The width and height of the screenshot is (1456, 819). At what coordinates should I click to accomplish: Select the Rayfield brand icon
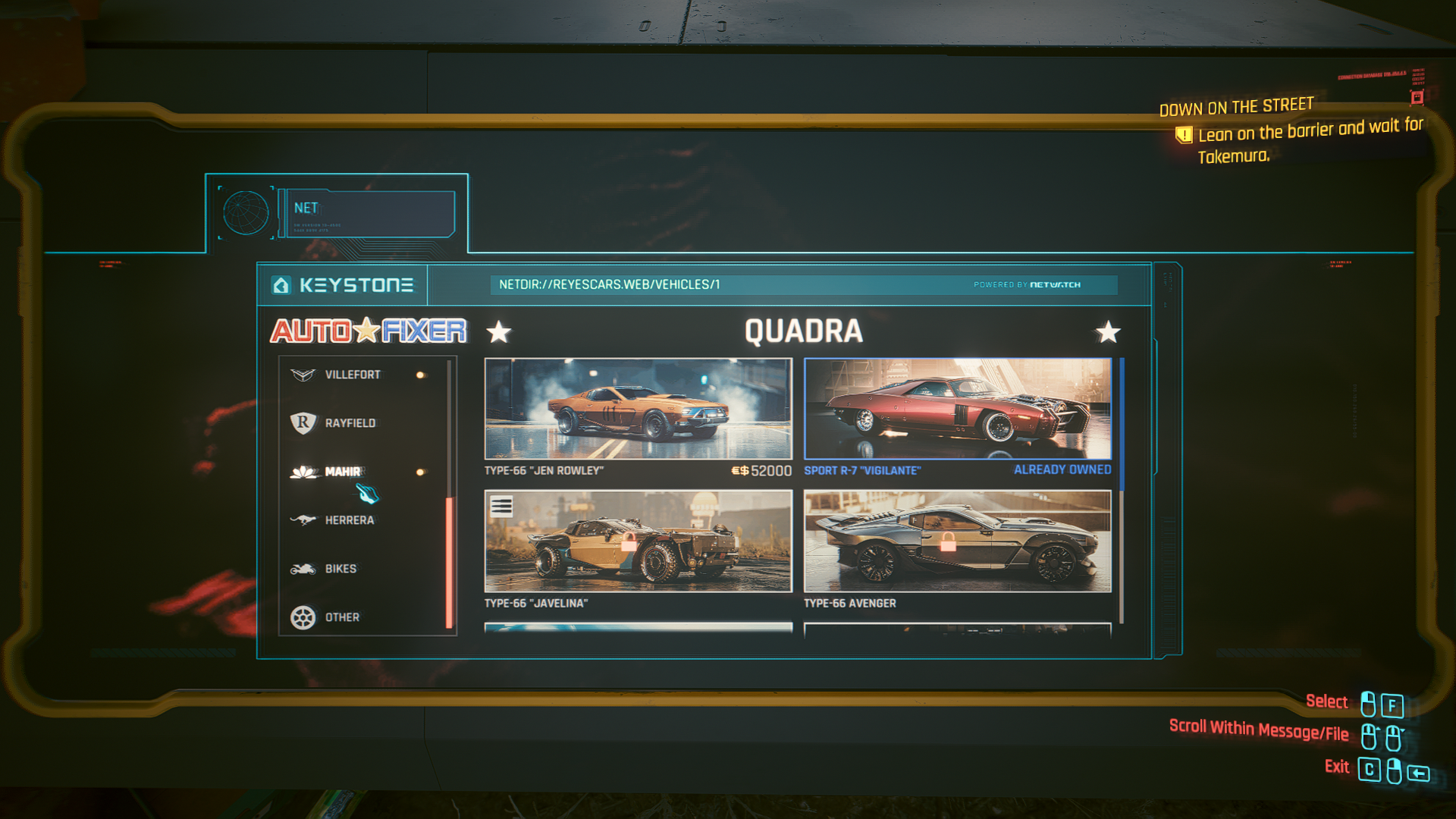pos(302,423)
